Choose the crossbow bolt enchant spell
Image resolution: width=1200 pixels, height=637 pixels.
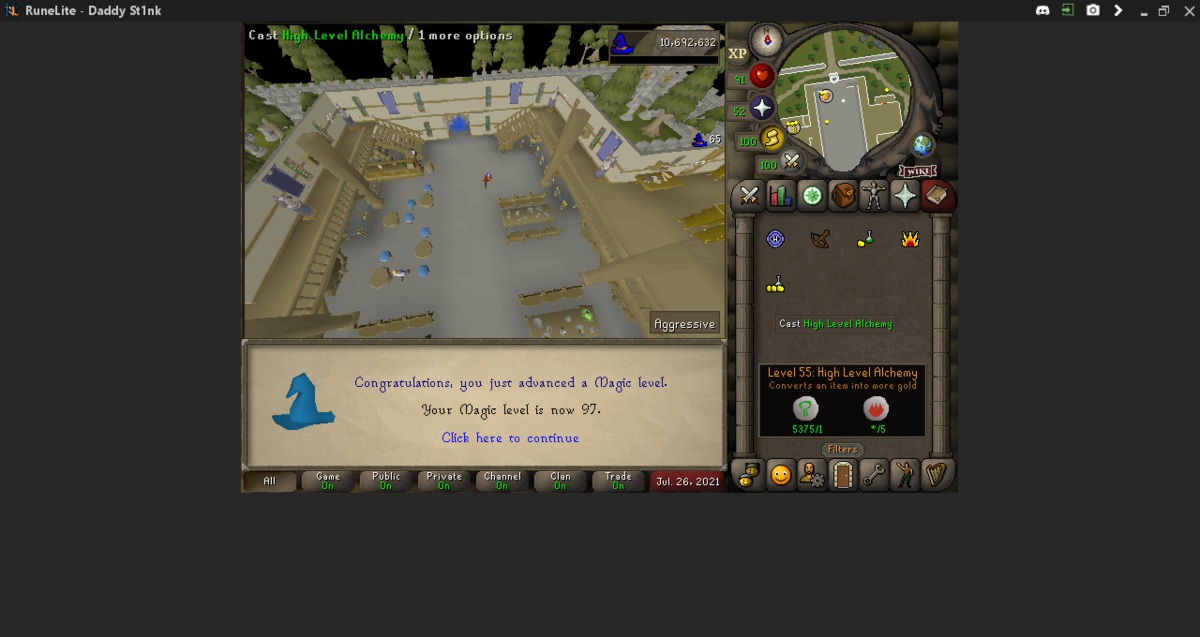click(820, 239)
